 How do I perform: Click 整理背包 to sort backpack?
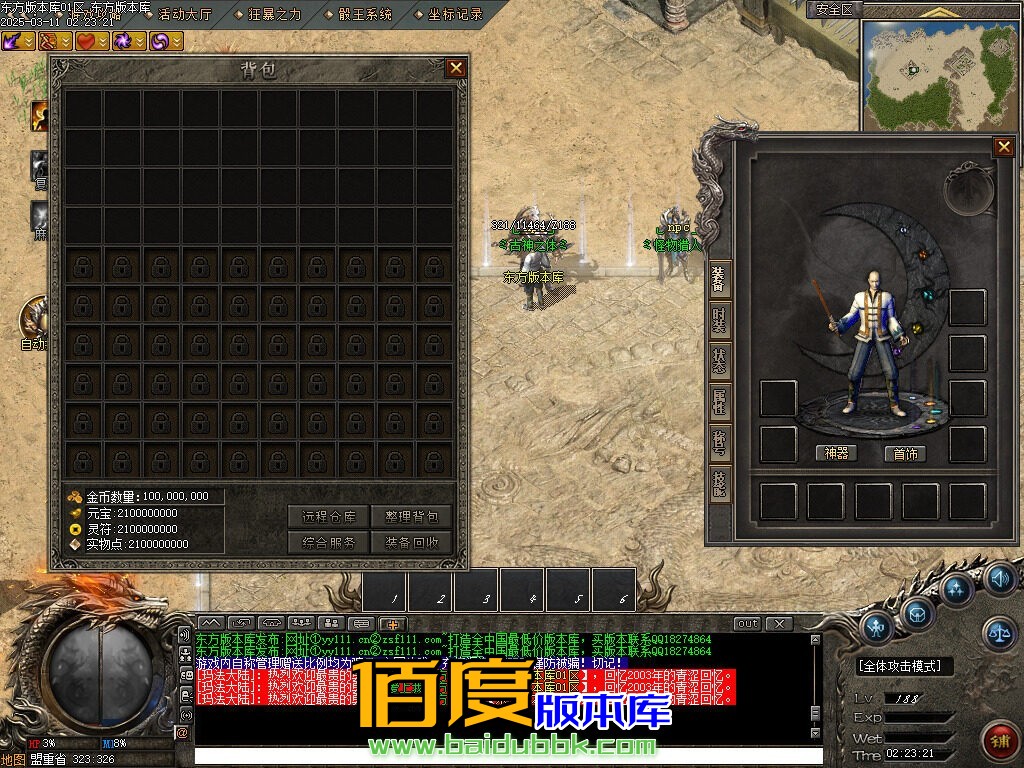411,516
